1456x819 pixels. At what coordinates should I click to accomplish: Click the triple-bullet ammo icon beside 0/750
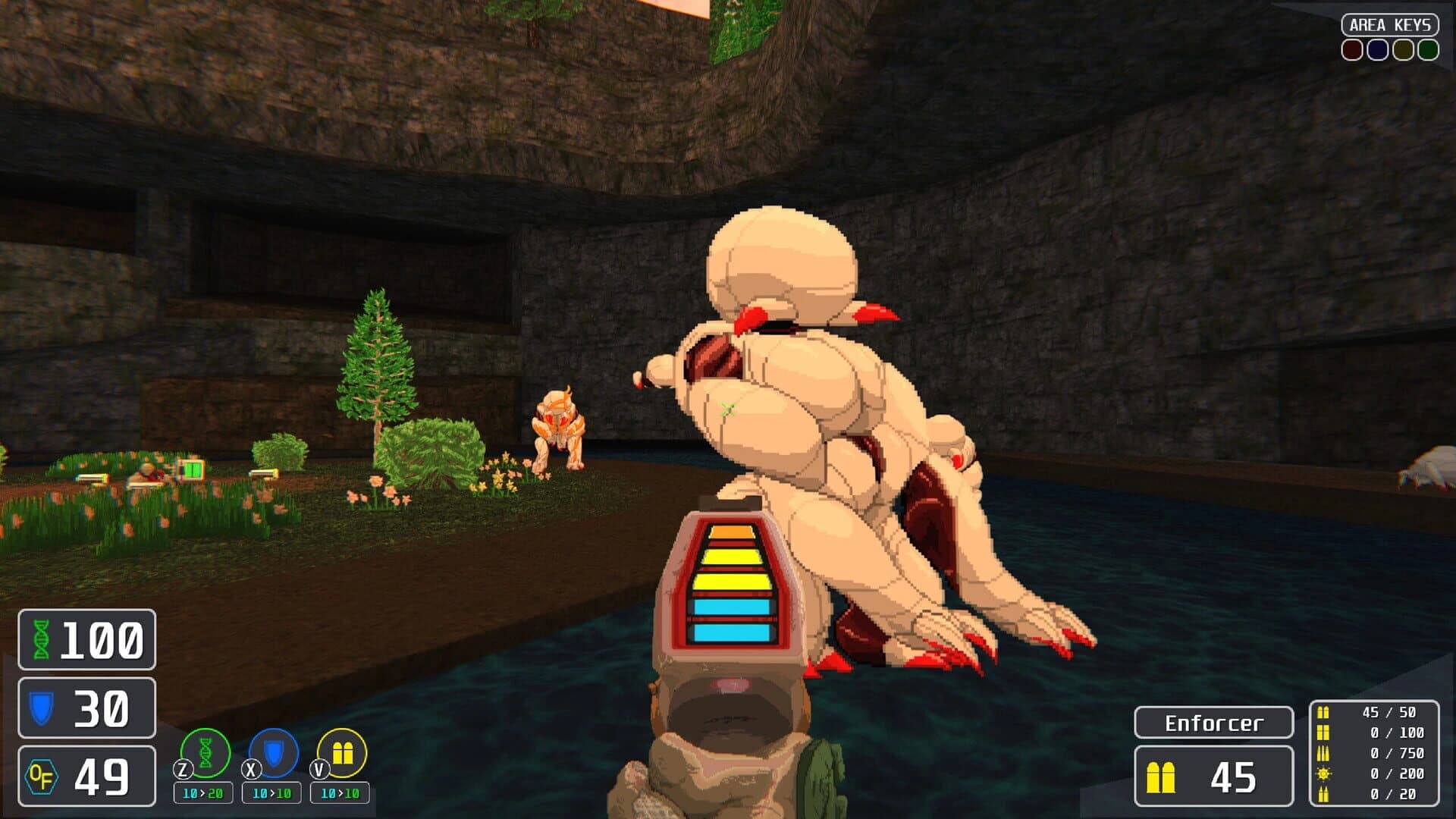pos(1323,754)
